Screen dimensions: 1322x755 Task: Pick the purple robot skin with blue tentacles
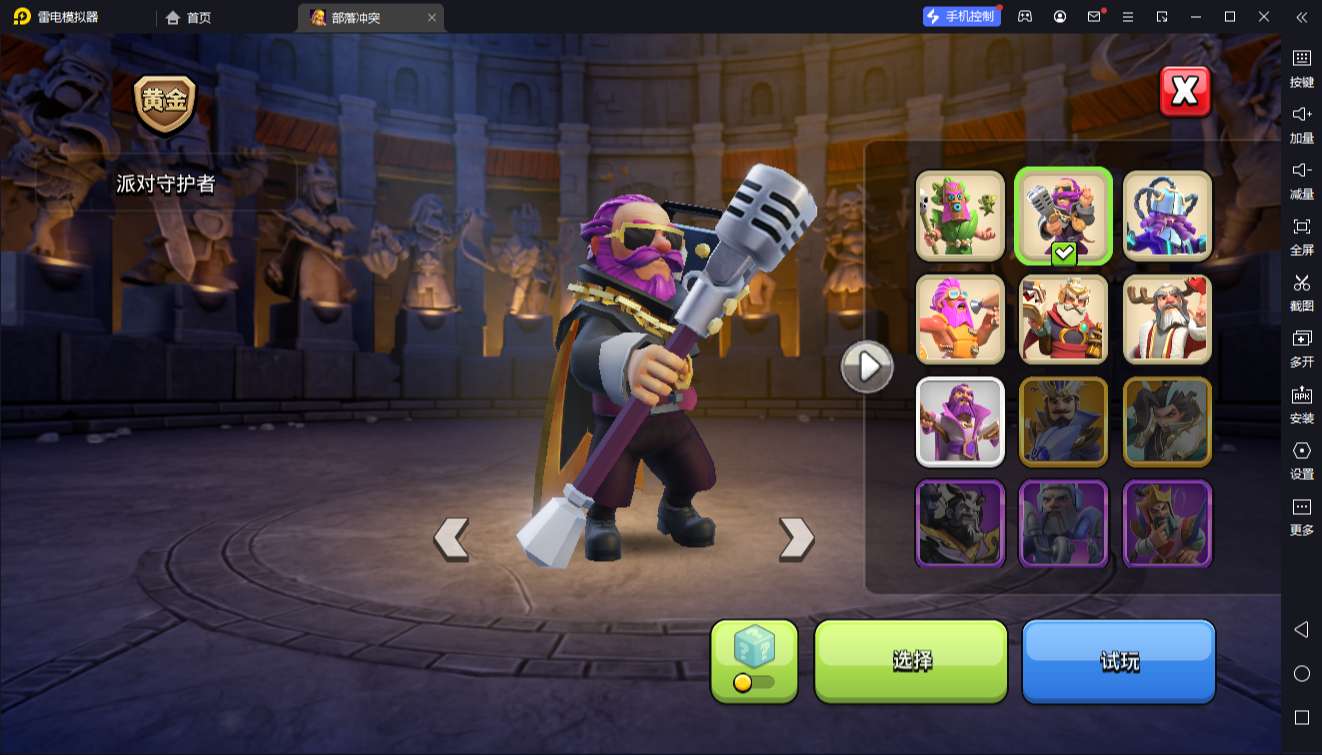pyautogui.click(x=1167, y=216)
